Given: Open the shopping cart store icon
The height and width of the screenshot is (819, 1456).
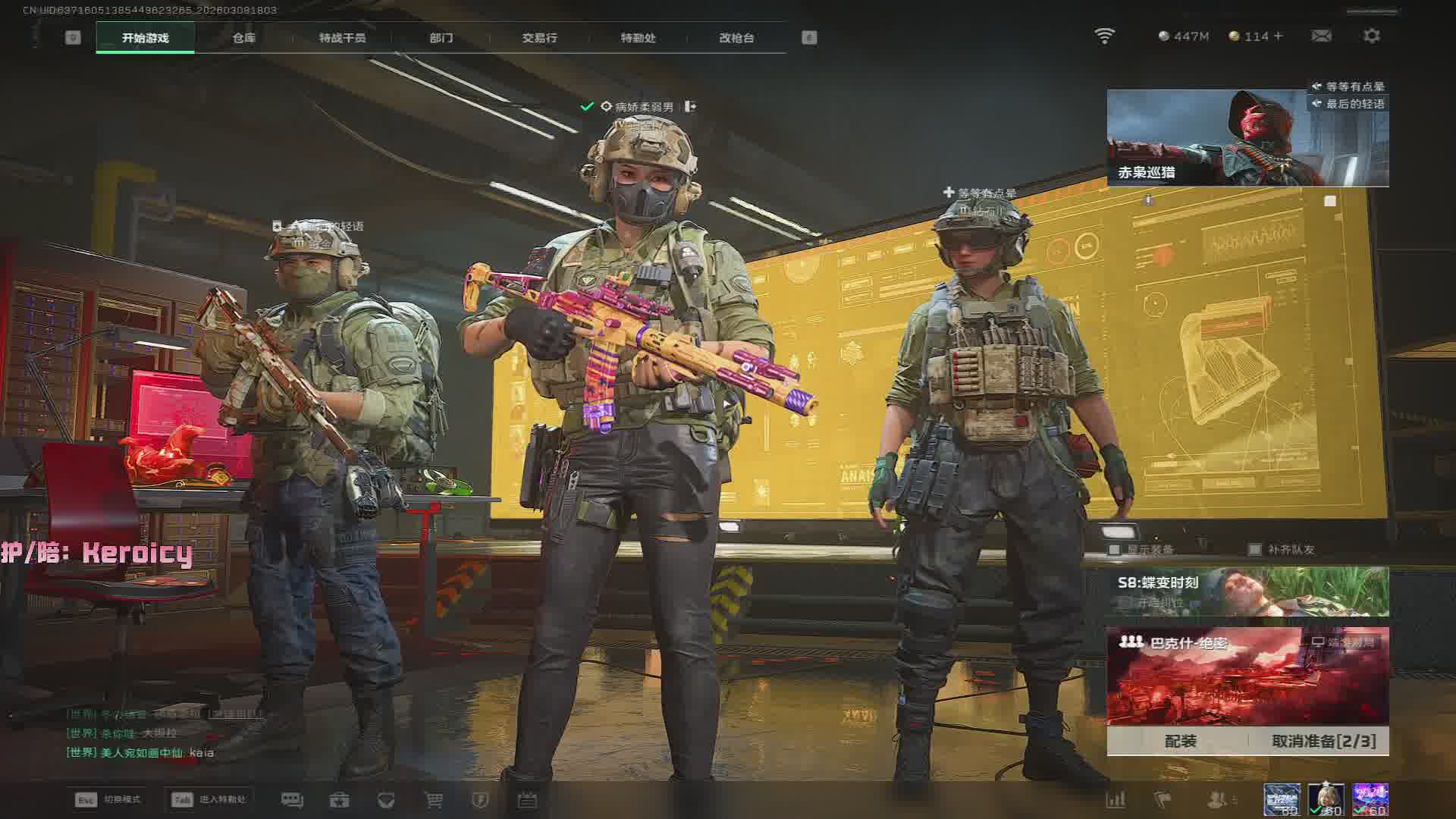Looking at the screenshot, I should coord(433,800).
